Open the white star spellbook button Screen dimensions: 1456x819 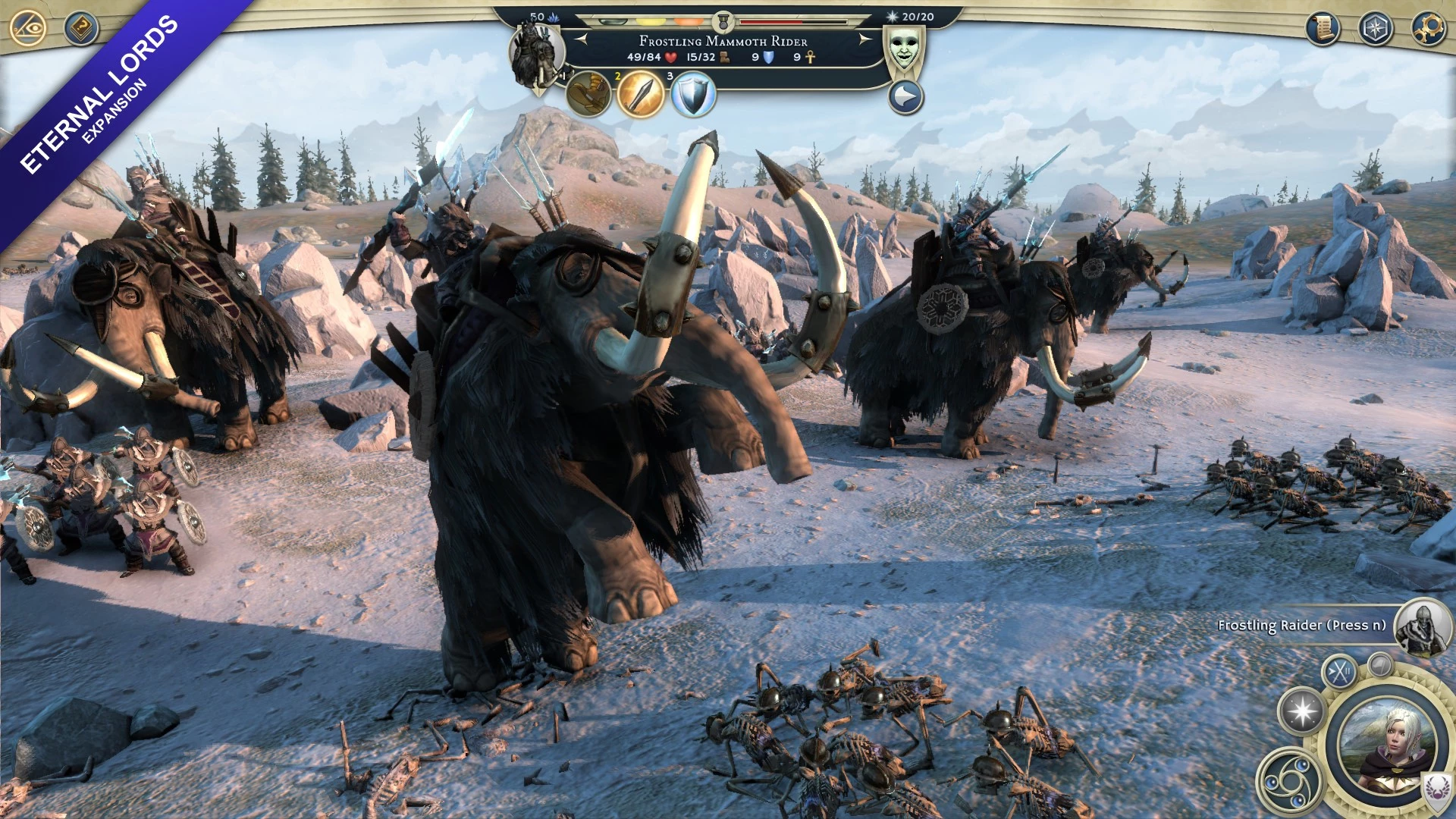pos(1302,712)
